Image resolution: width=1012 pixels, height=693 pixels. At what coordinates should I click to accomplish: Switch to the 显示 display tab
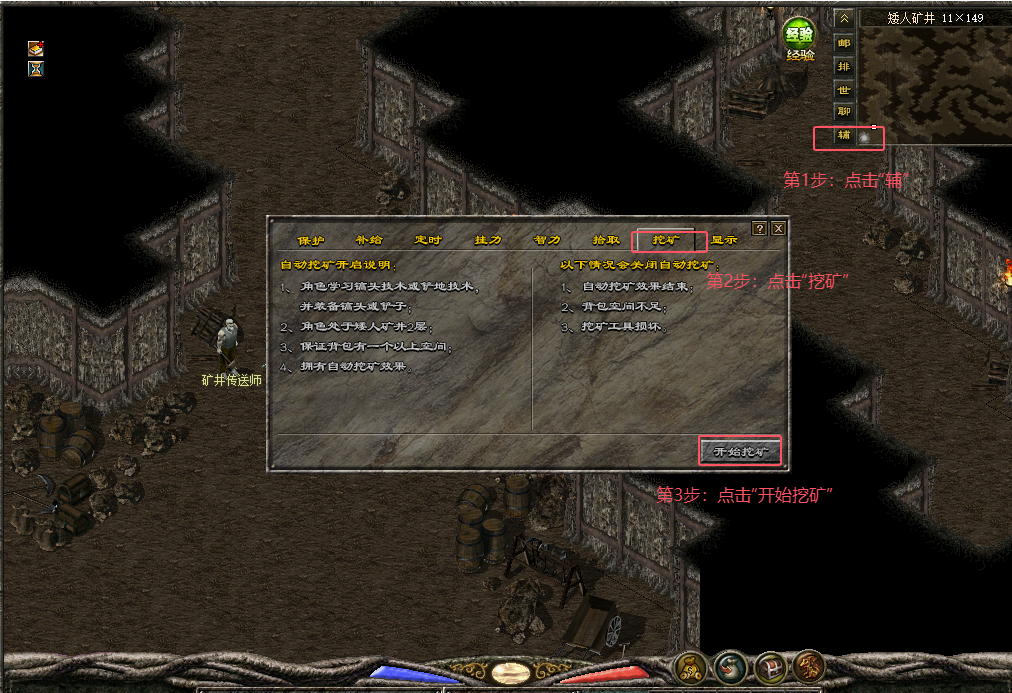pyautogui.click(x=724, y=241)
